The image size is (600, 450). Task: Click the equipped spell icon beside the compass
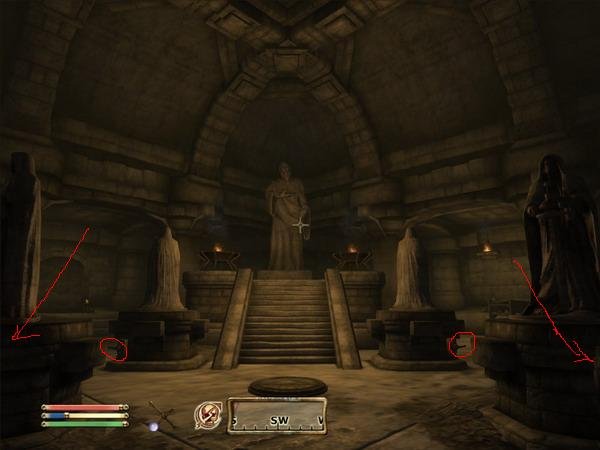[x=210, y=415]
